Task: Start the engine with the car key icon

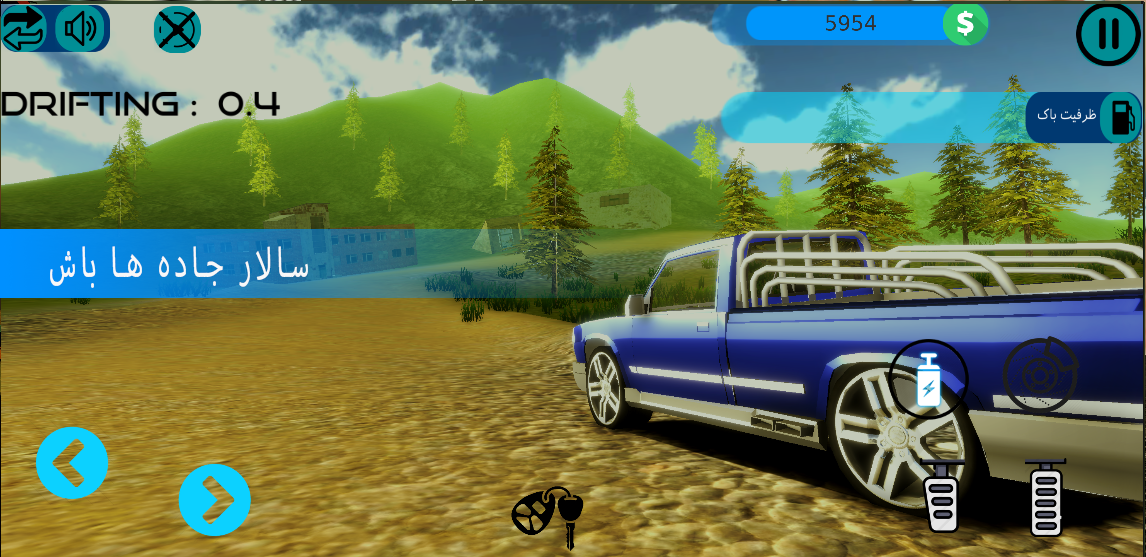Action: point(547,515)
